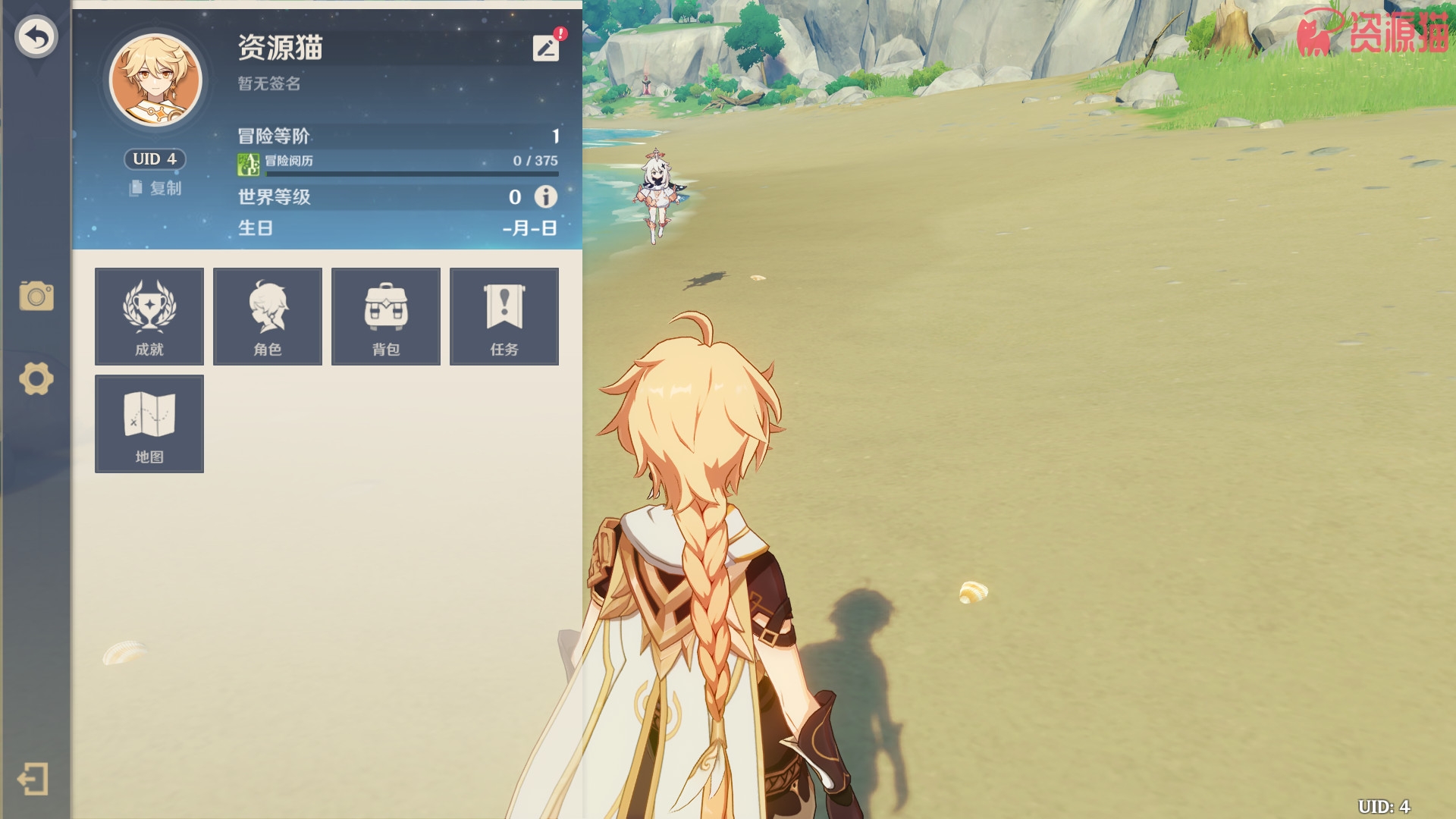
Task: Close the menu with the back arrow
Action: [x=36, y=36]
